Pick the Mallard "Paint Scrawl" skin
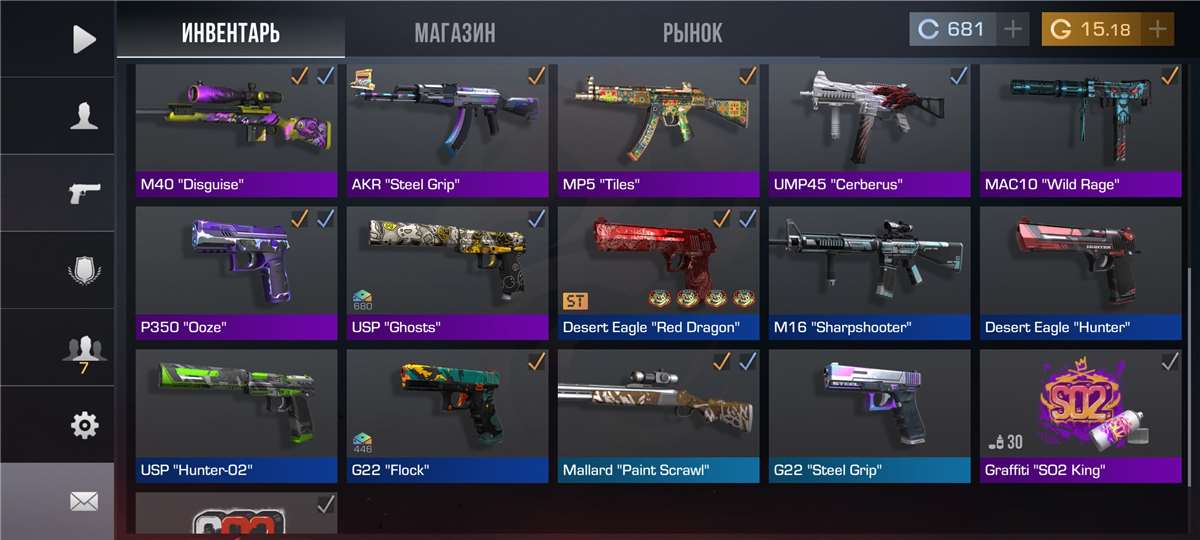Viewport: 1200px width, 540px height. 658,414
